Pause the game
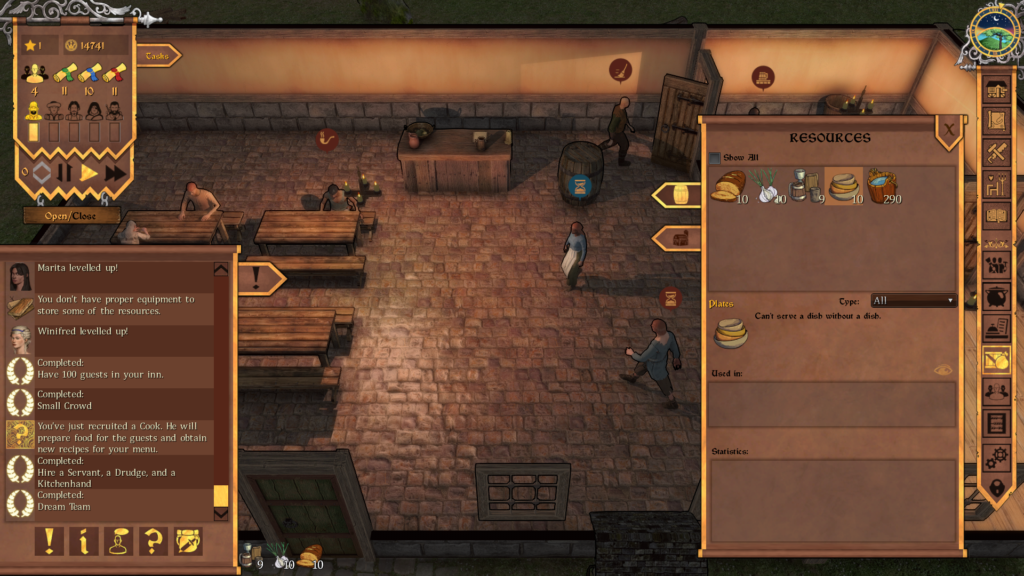This screenshot has height=576, width=1024. point(65,172)
